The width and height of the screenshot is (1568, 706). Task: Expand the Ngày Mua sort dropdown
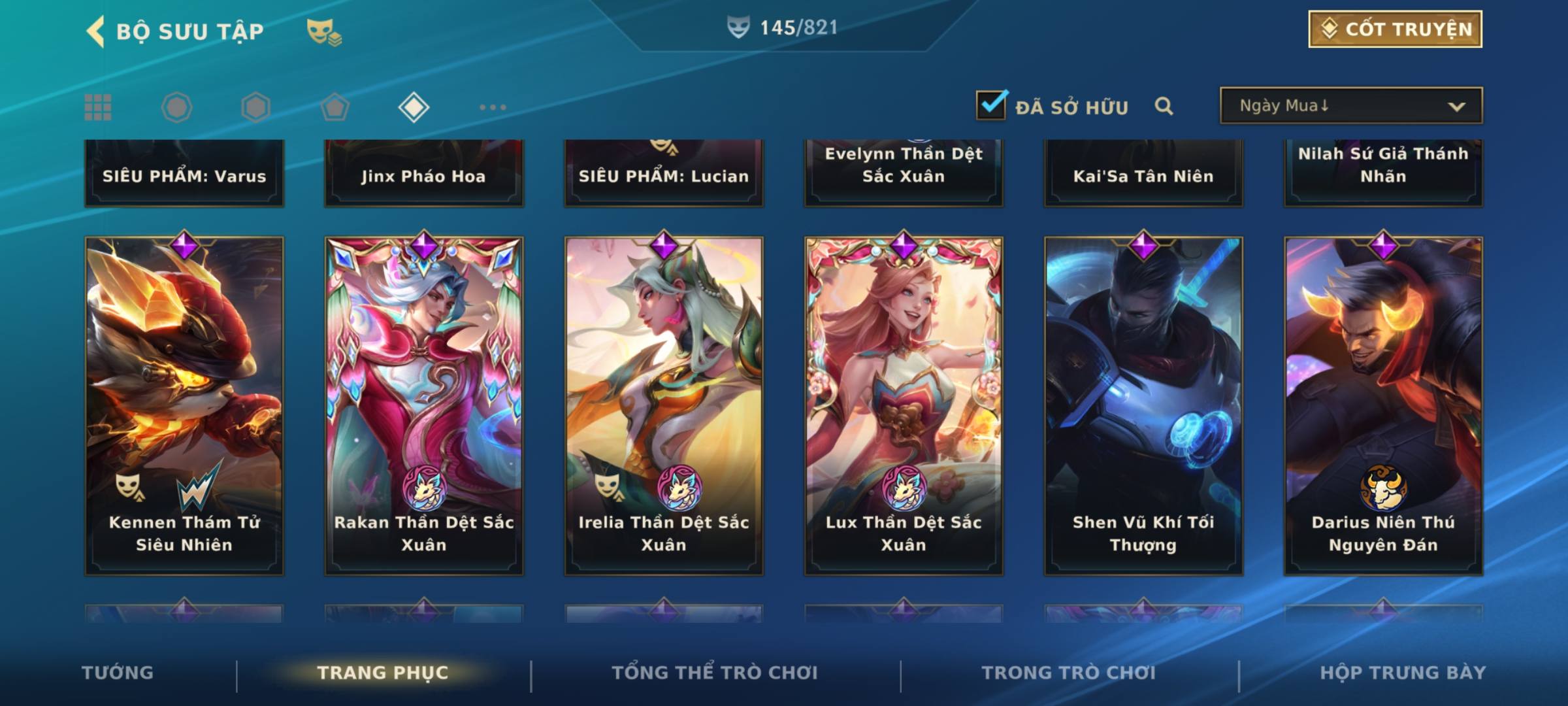click(1350, 106)
